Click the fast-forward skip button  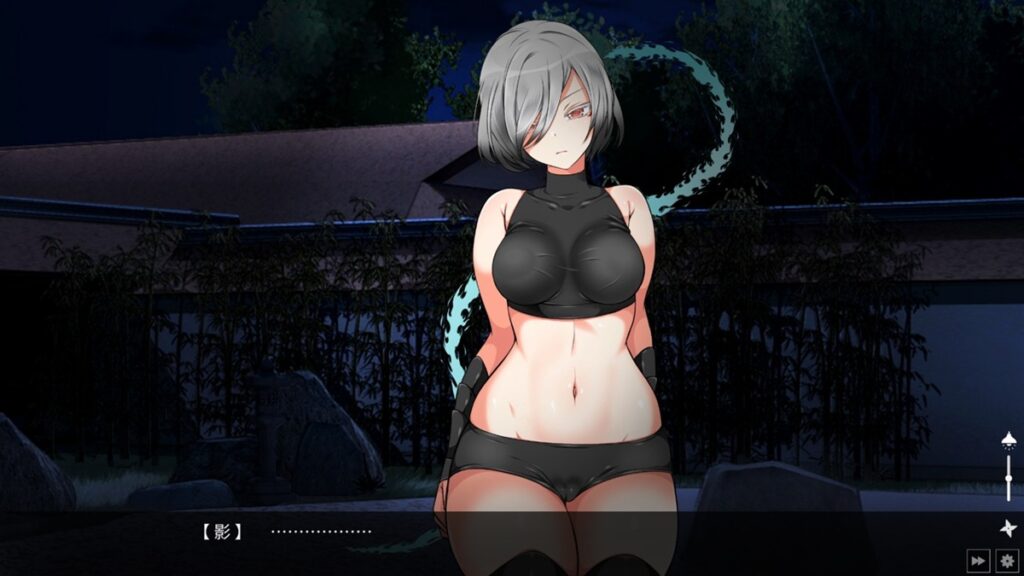coord(978,561)
